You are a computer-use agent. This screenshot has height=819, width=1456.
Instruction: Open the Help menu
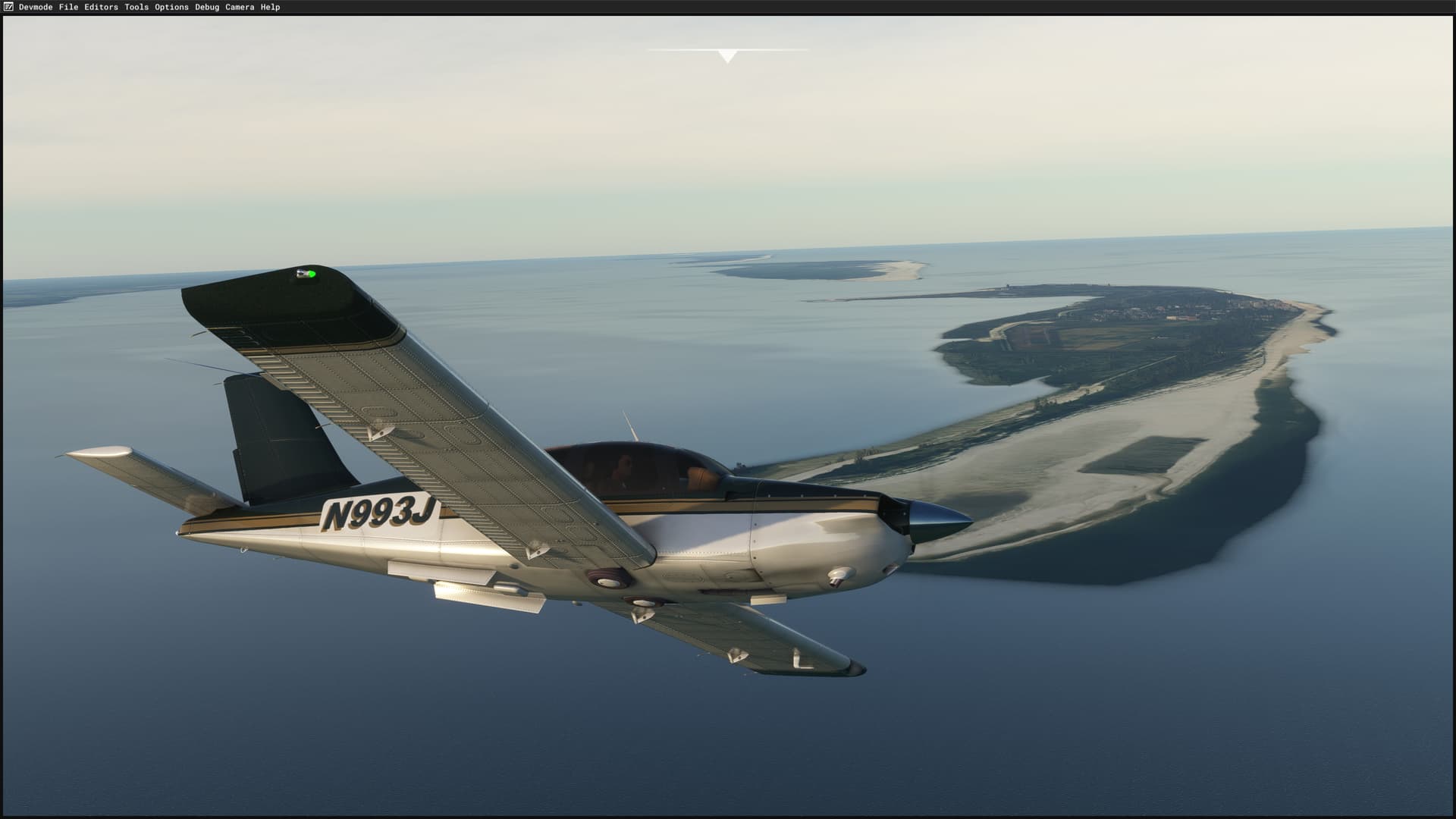[269, 7]
